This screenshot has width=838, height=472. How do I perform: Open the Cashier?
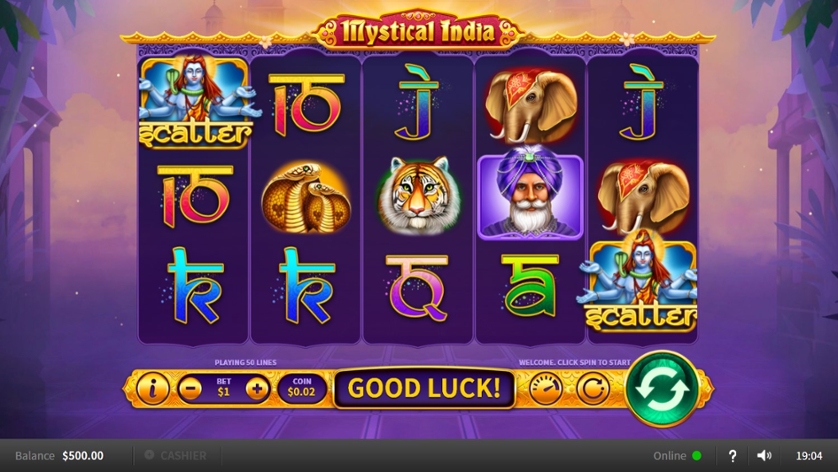pos(175,455)
